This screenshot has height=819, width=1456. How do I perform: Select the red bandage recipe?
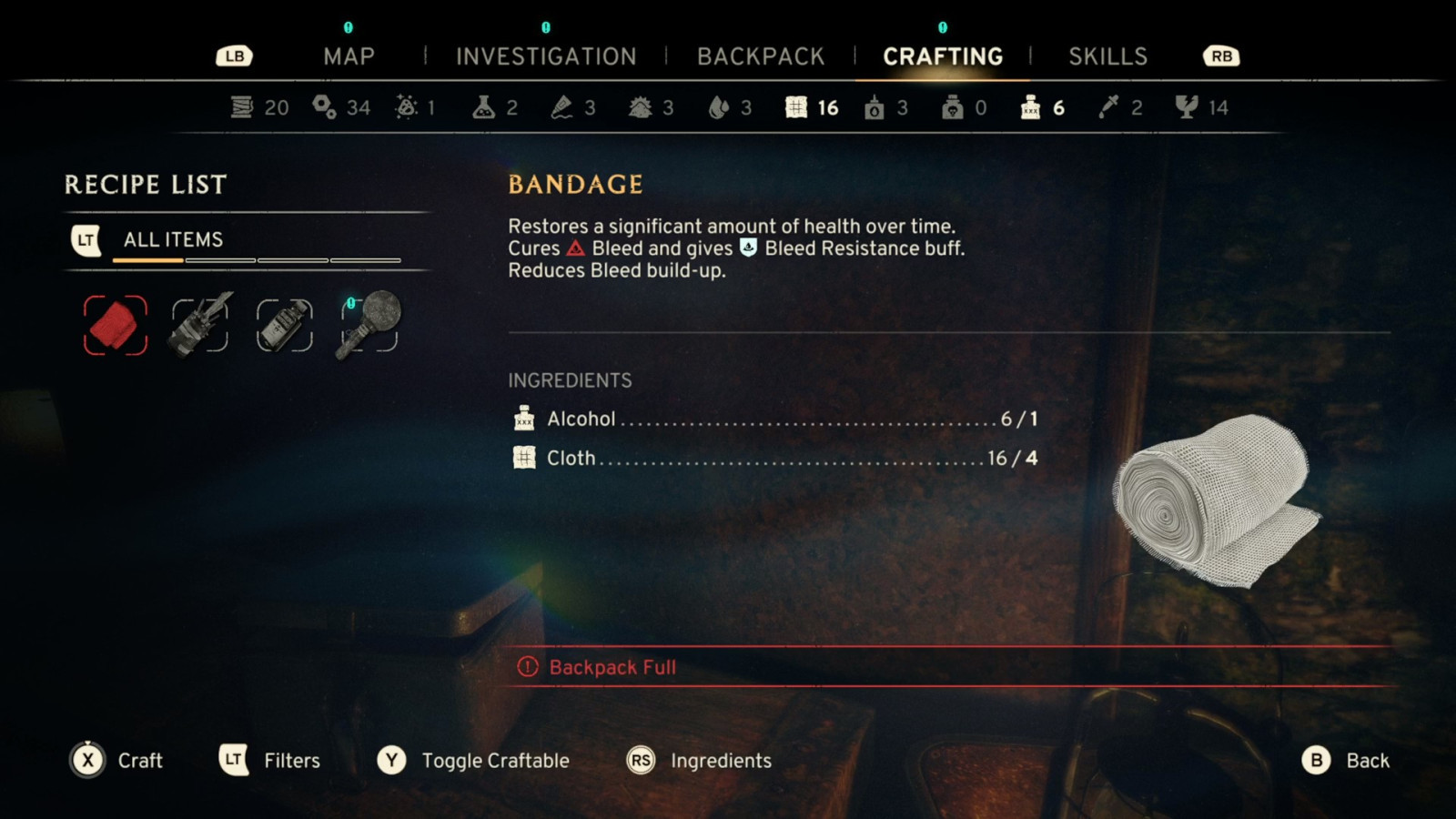point(116,325)
